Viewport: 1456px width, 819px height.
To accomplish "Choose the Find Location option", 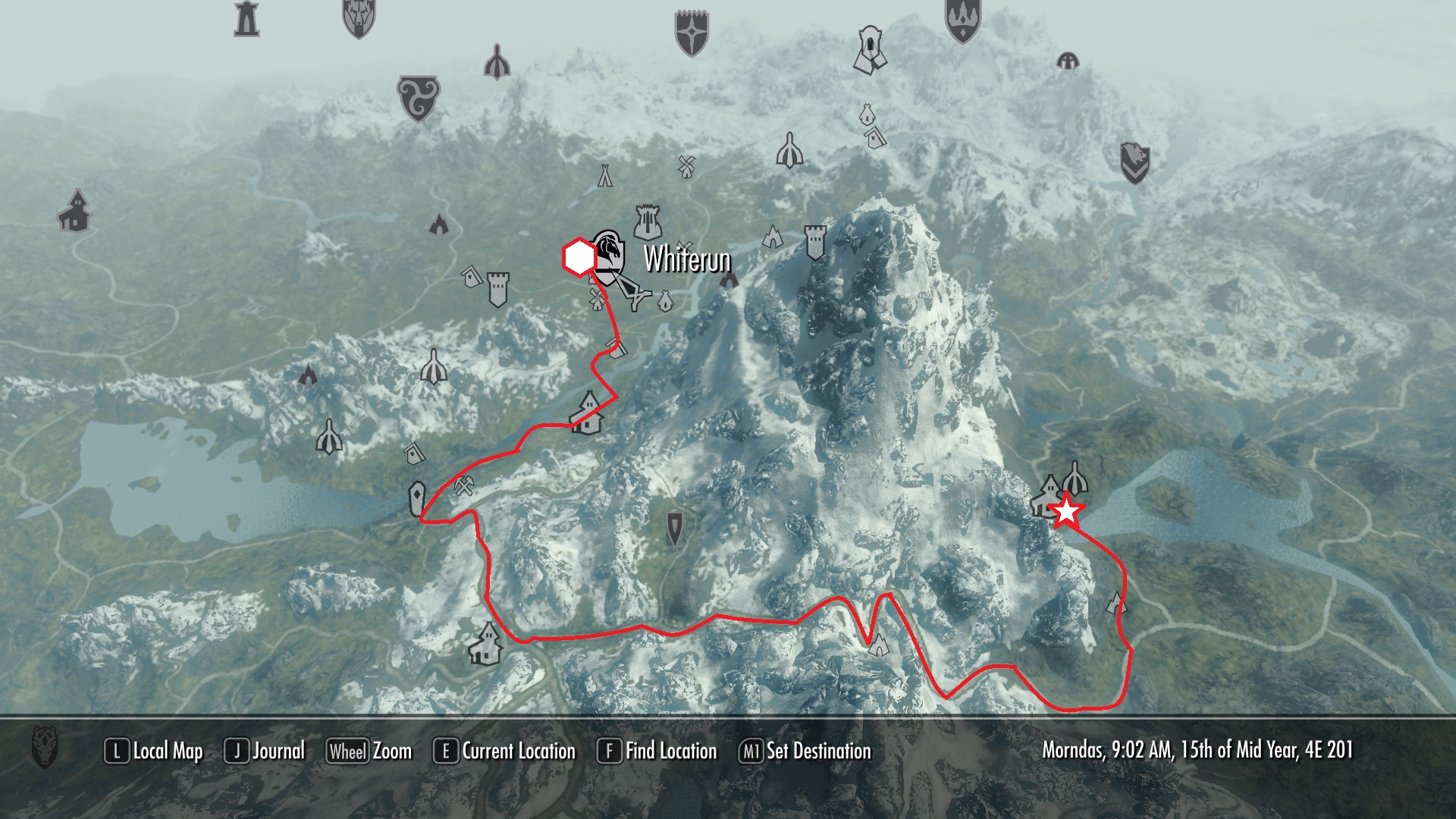I will pos(657,751).
